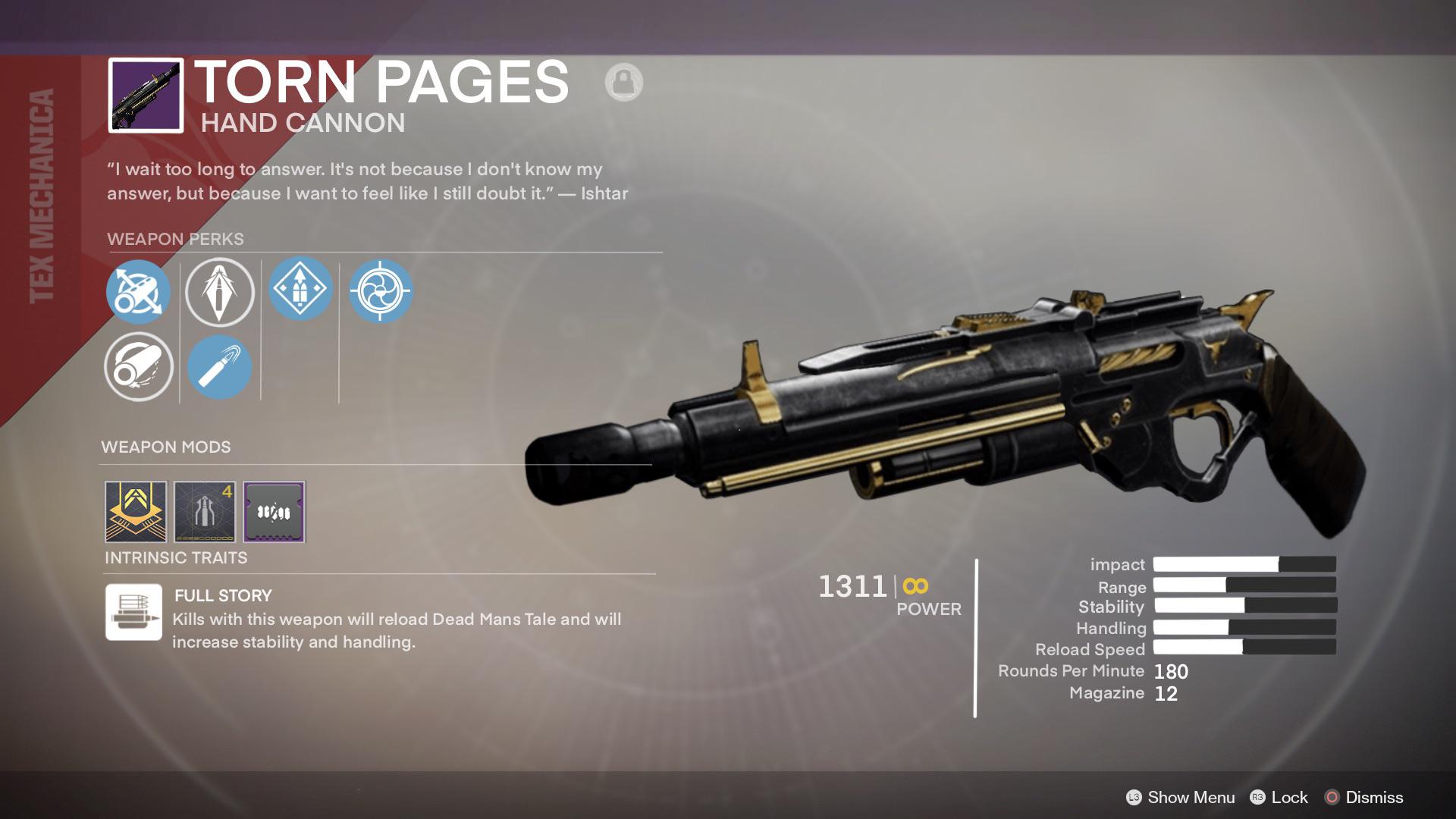1456x819 pixels.
Task: Click the 1311 Power value
Action: [853, 585]
